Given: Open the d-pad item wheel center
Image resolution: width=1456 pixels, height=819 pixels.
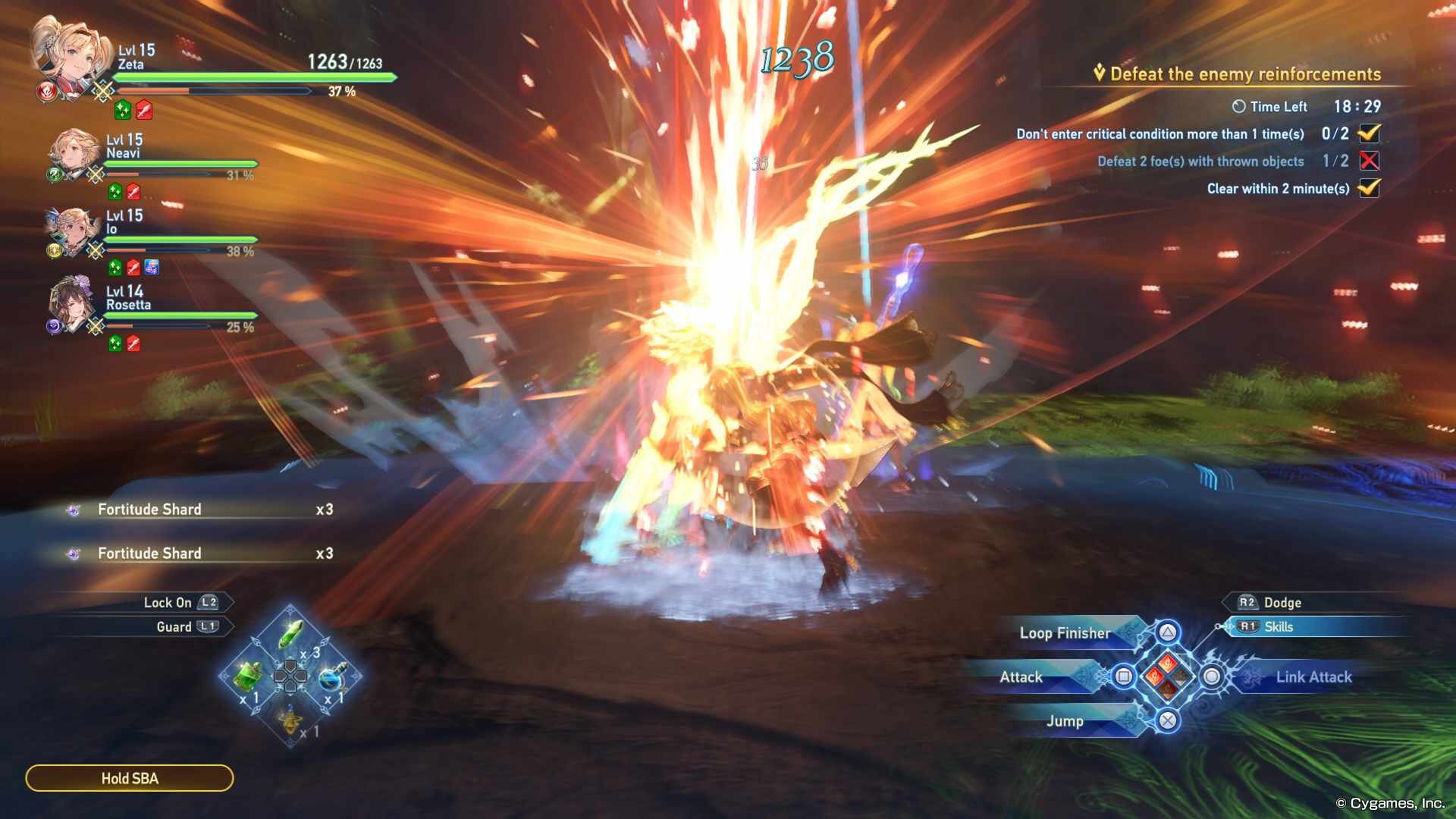Looking at the screenshot, I should [290, 676].
